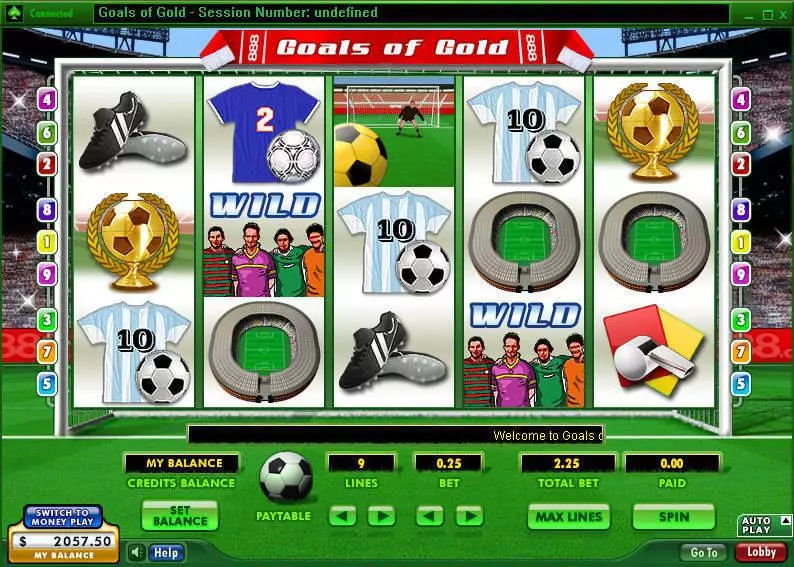Switch to Money Play mode
The image size is (794, 567).
coord(63,518)
